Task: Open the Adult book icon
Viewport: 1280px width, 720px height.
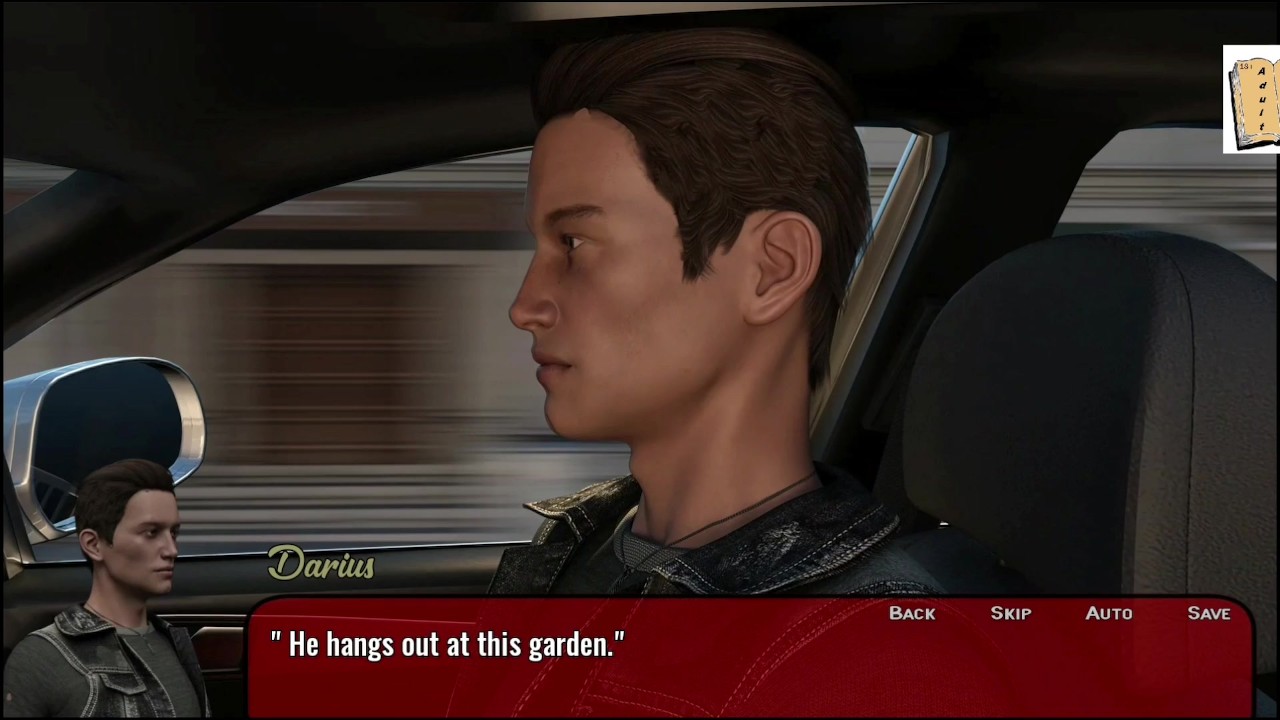Action: 1251,100
